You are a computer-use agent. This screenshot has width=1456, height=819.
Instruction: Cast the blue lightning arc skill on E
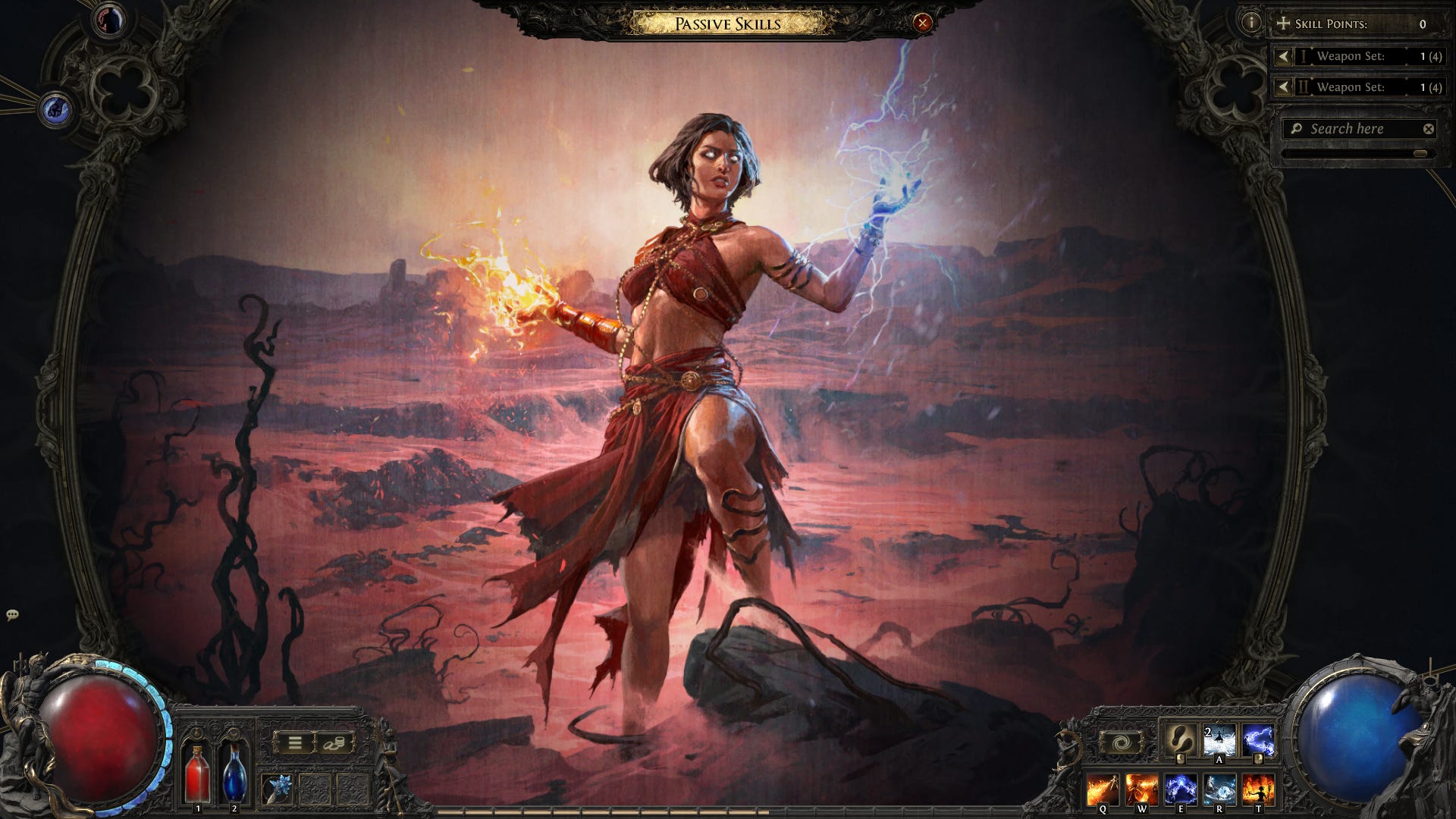click(x=1181, y=789)
